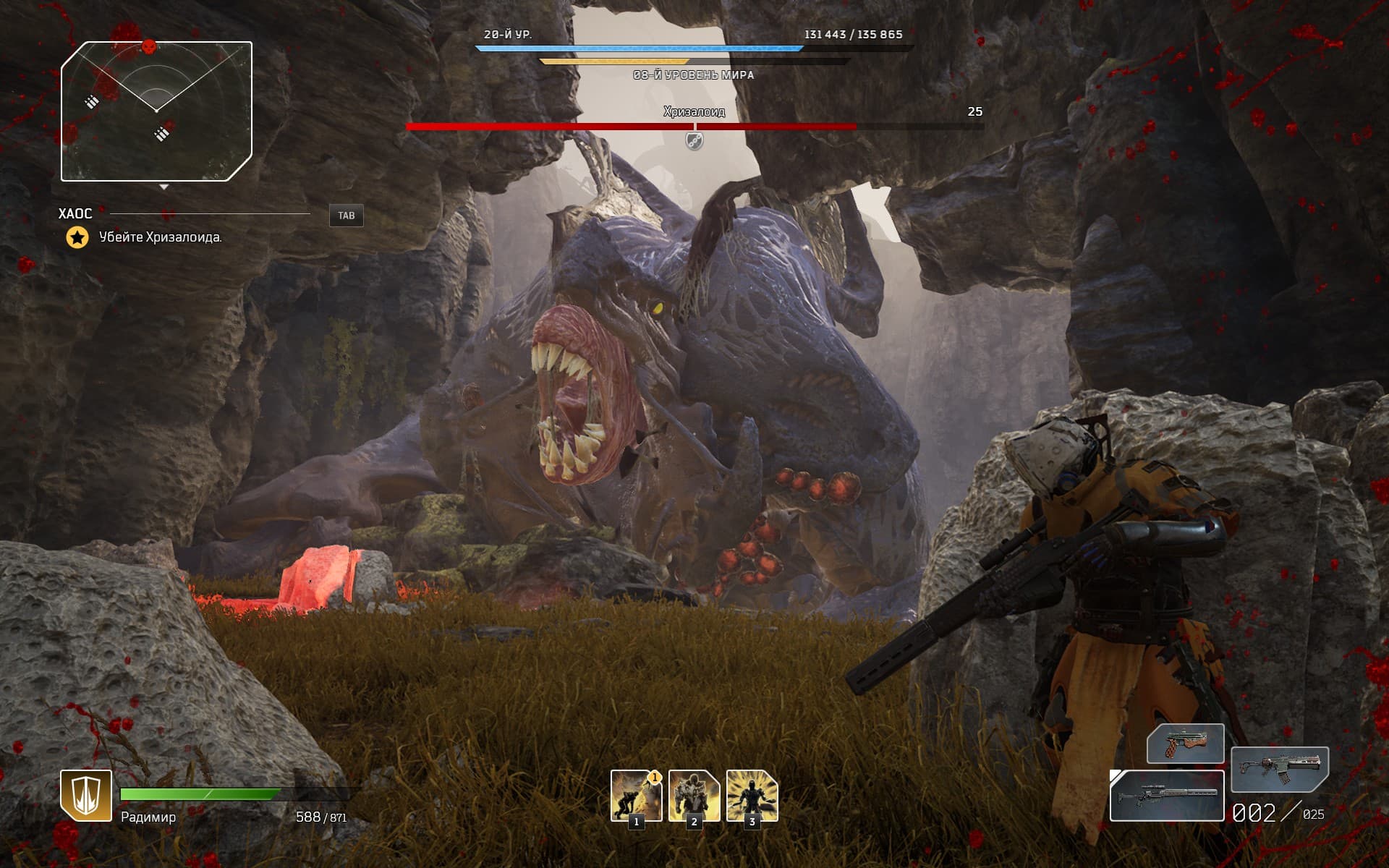This screenshot has width=1389, height=868.
Task: Select the 'Убейте Хризалоида' quest objective
Action: point(160,237)
